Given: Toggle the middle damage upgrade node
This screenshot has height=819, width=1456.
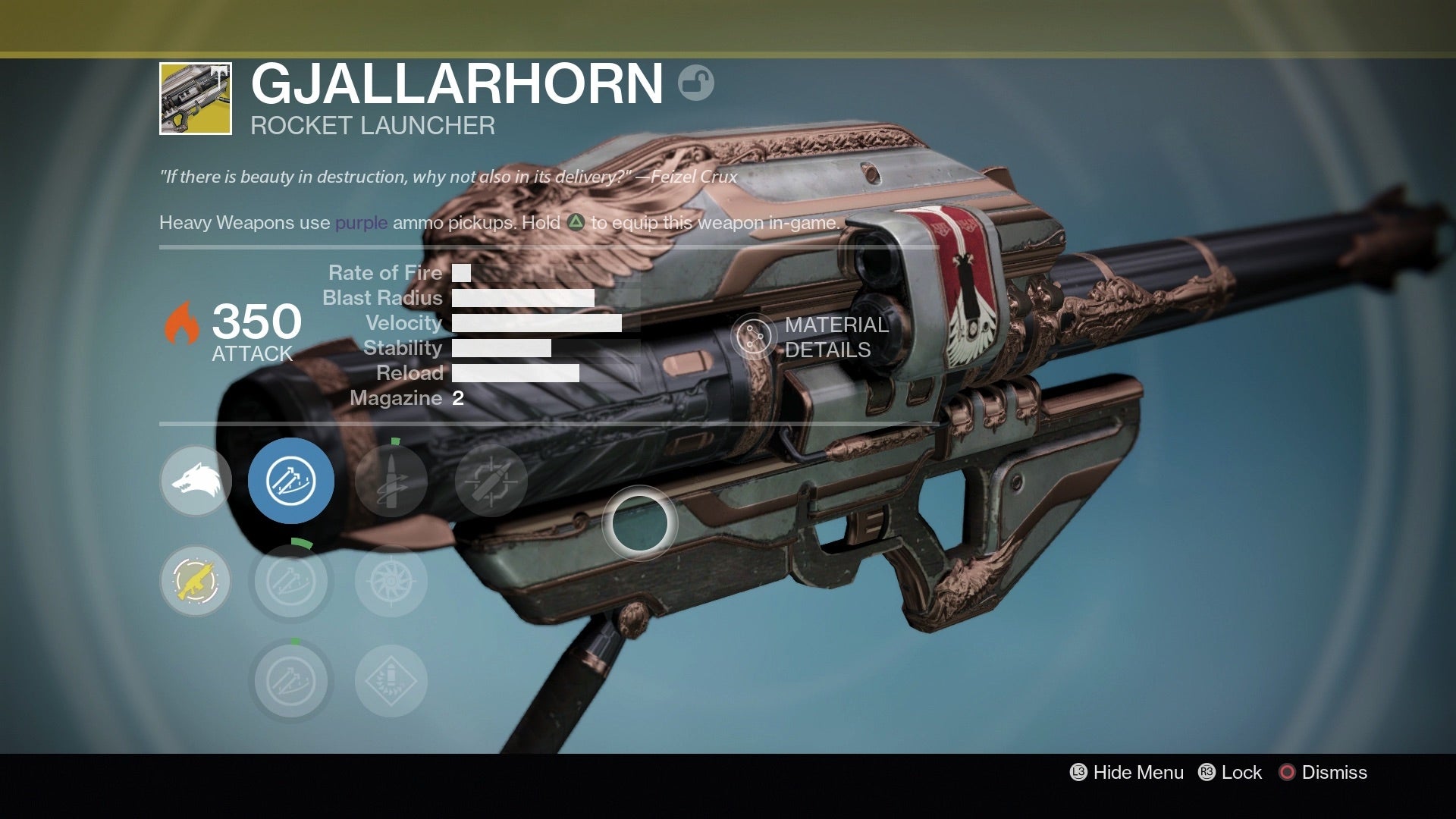Looking at the screenshot, I should (292, 580).
